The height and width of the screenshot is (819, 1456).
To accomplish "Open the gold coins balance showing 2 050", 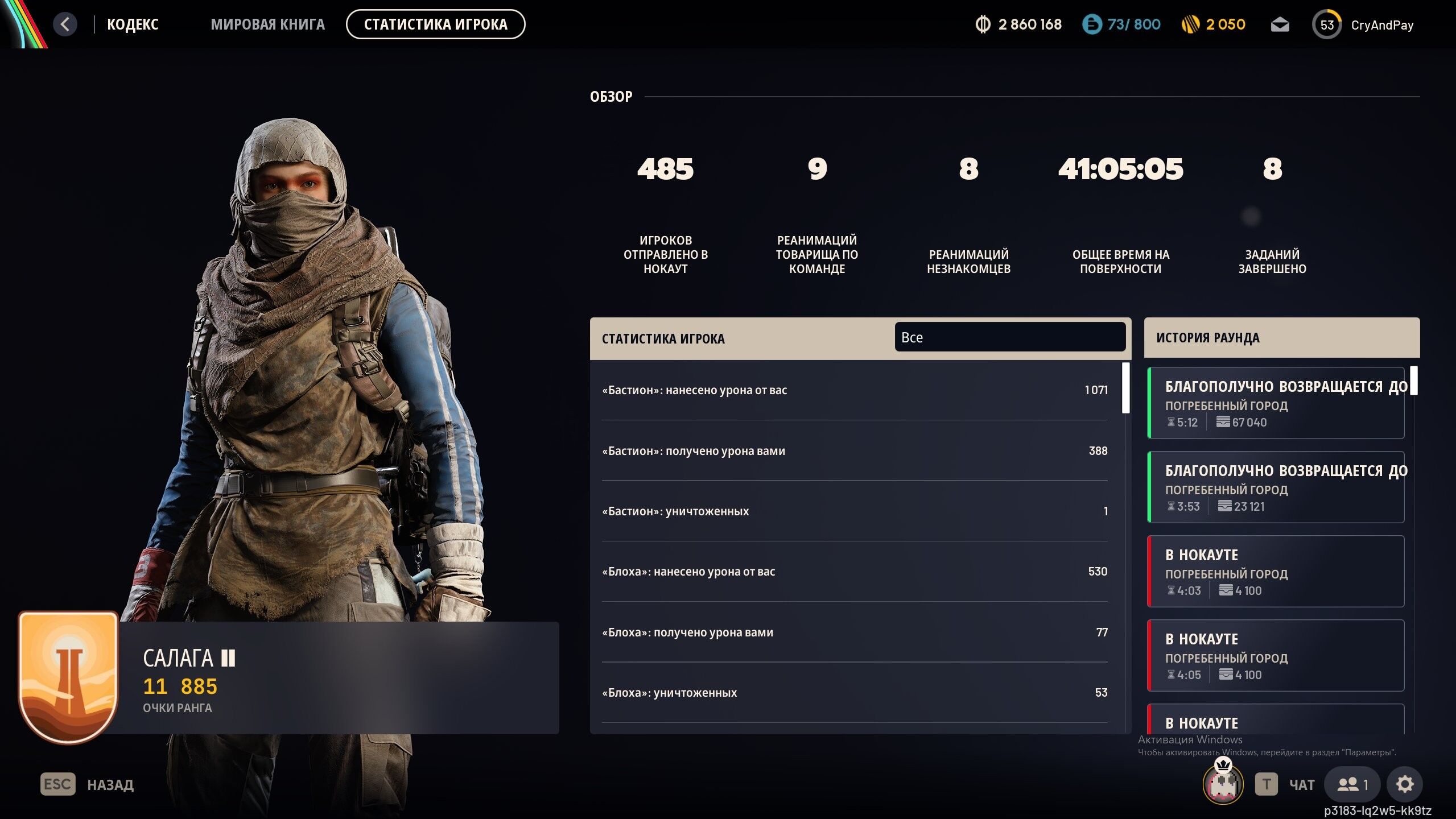I will click(x=1201, y=24).
